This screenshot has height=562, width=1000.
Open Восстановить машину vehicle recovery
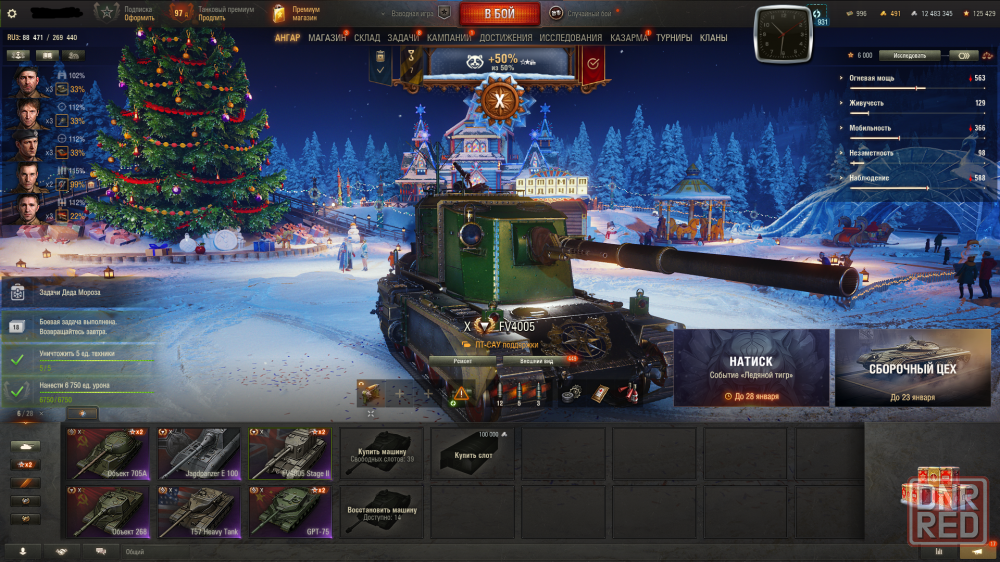(x=381, y=511)
